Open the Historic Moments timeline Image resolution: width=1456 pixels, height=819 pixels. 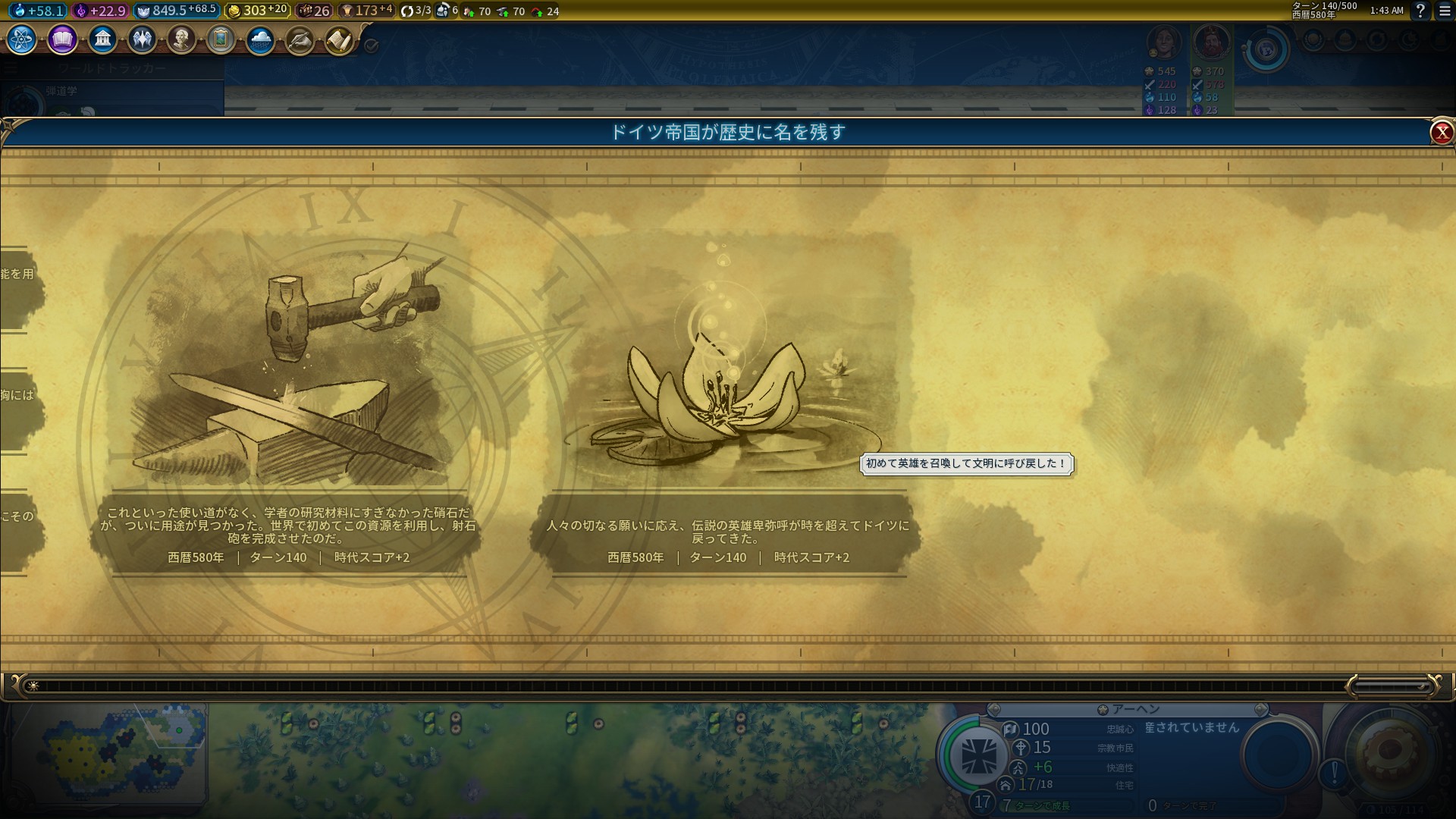click(x=299, y=39)
